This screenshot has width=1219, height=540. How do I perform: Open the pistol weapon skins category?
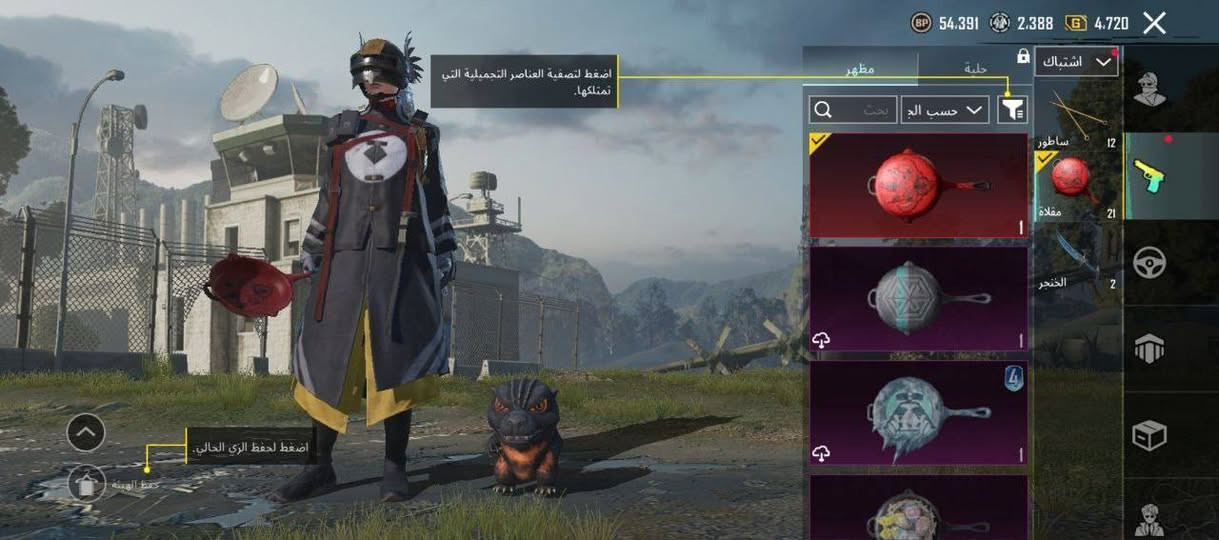[x=1150, y=176]
